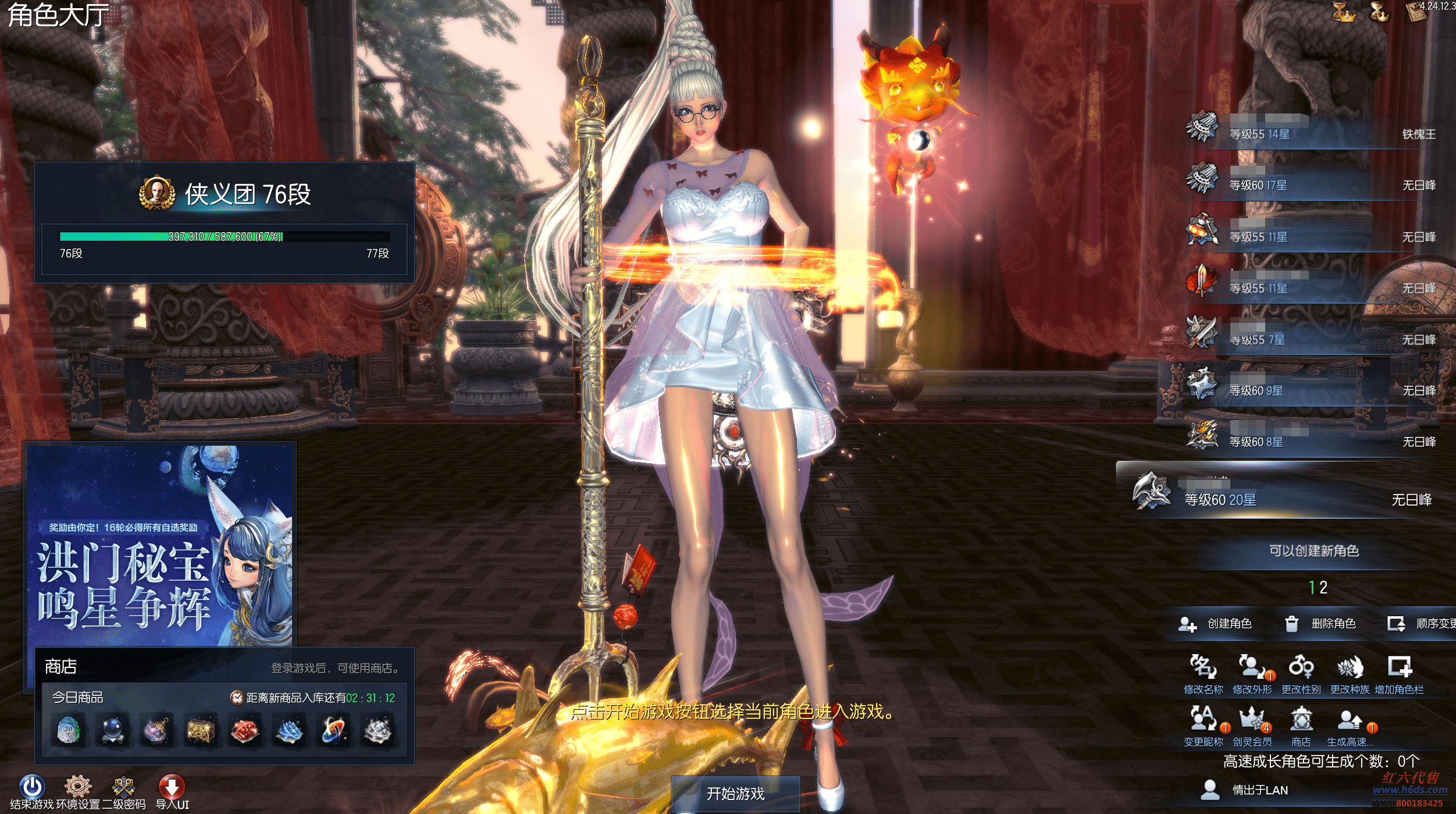
Task: Open the 剑灵会员 membership icon
Action: 1252,721
